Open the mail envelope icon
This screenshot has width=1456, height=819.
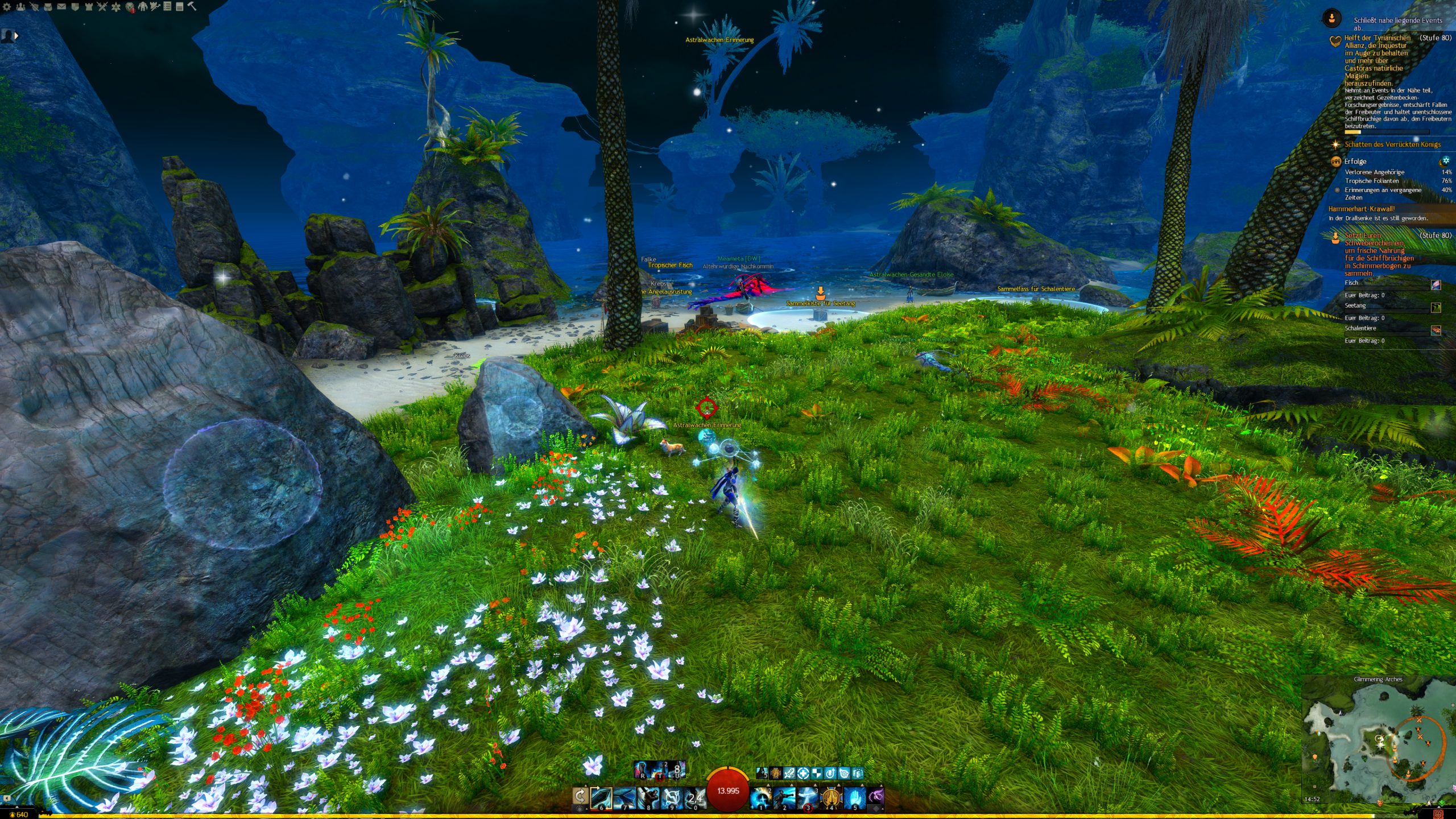(61, 7)
